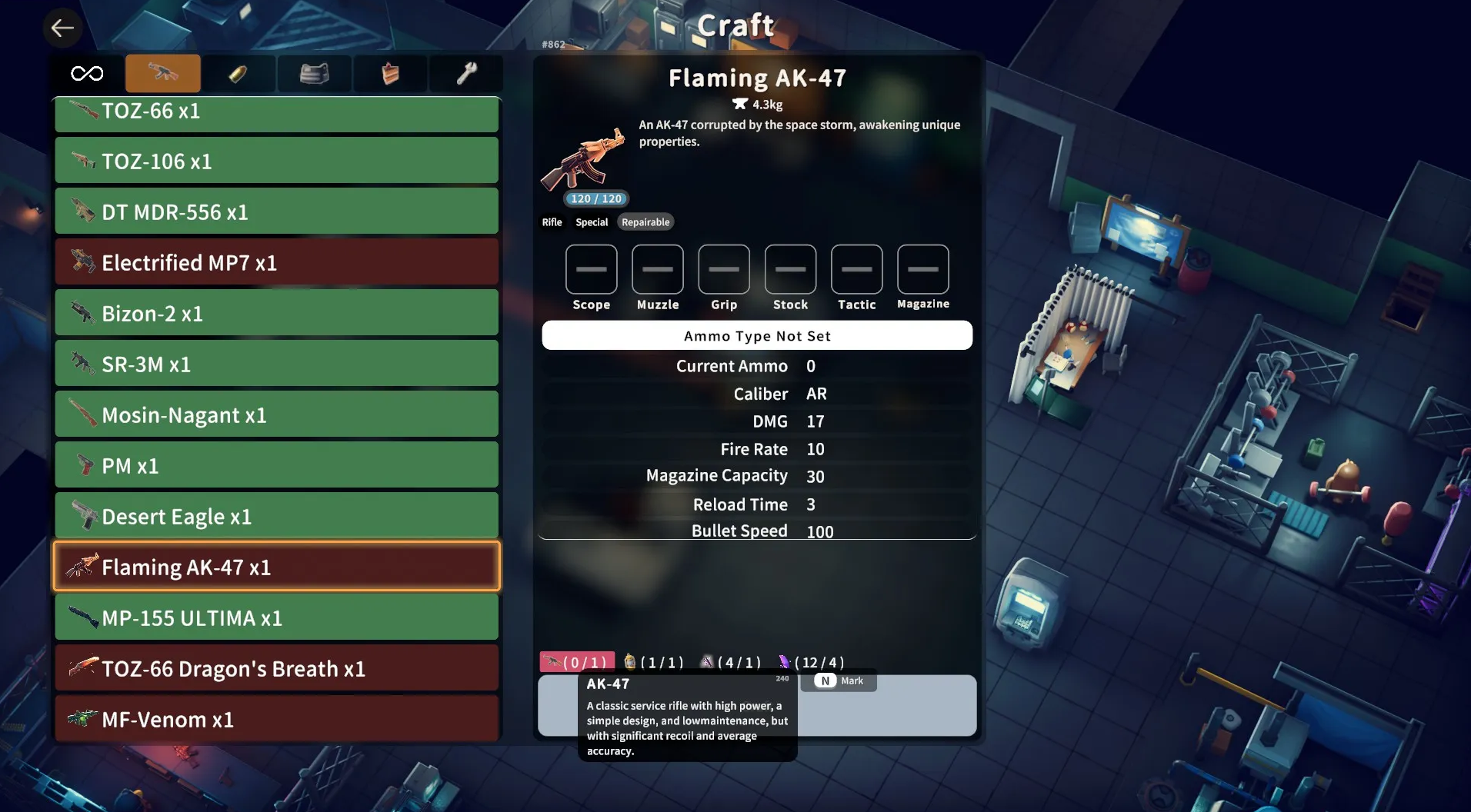Image resolution: width=1471 pixels, height=812 pixels.
Task: Select the TOZ-106 recipe
Action: coord(276,161)
